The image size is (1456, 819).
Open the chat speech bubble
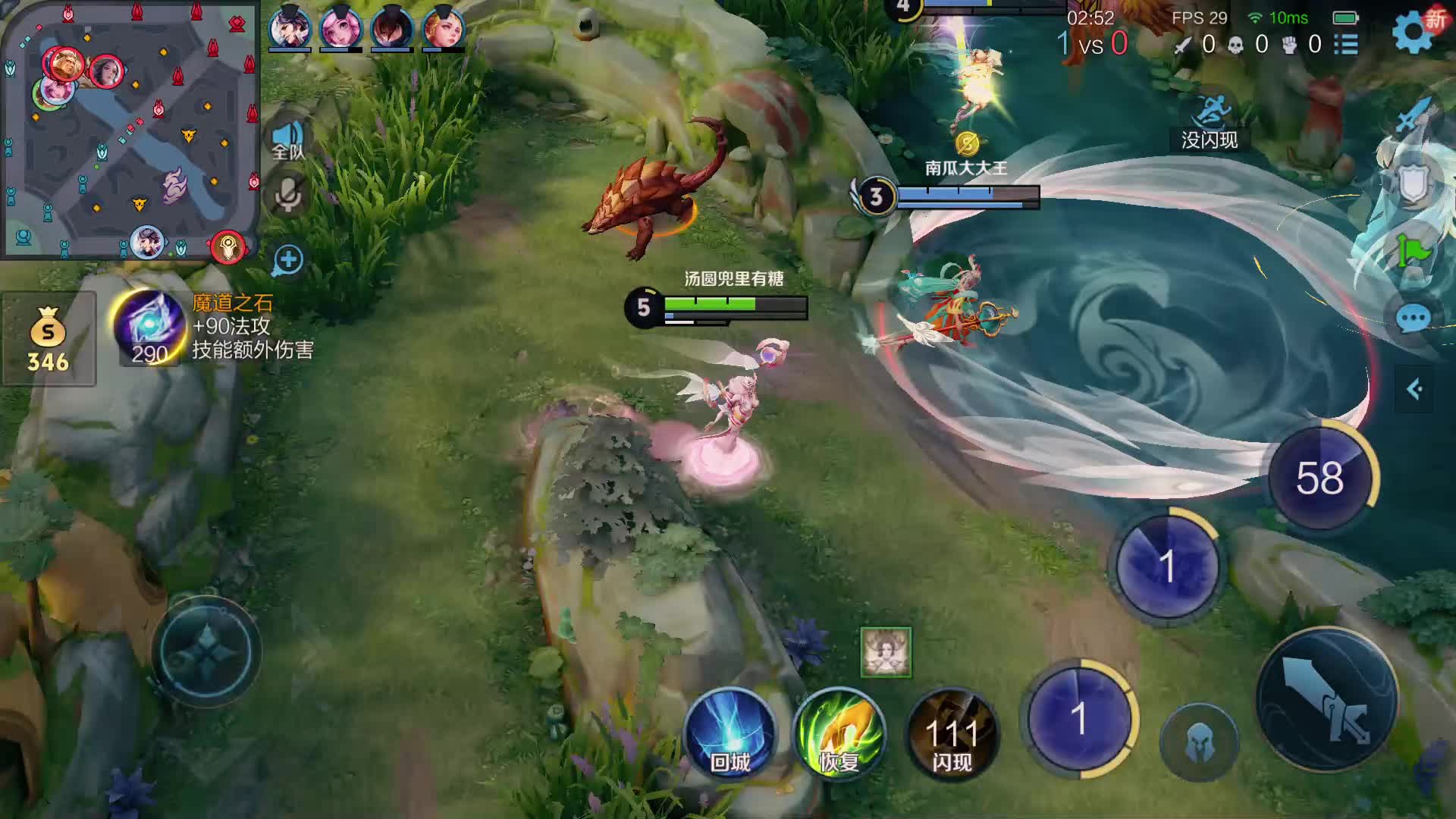[1414, 319]
